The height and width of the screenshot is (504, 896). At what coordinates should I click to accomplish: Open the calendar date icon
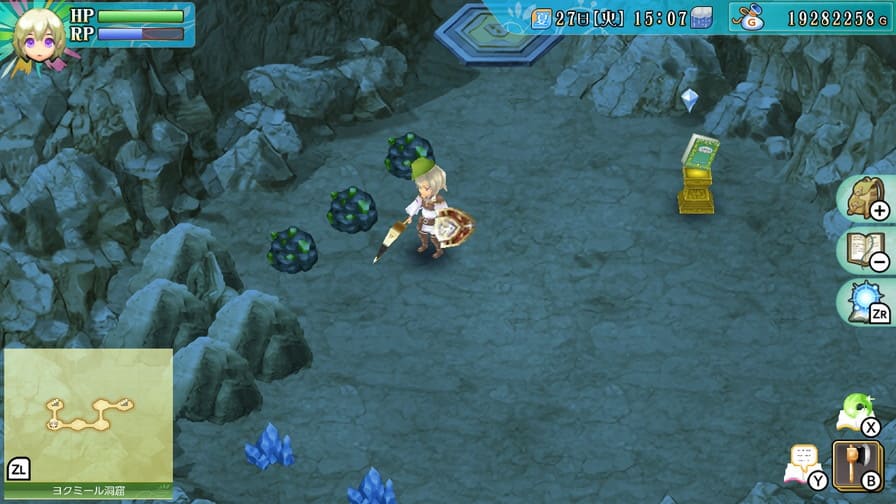tap(541, 18)
